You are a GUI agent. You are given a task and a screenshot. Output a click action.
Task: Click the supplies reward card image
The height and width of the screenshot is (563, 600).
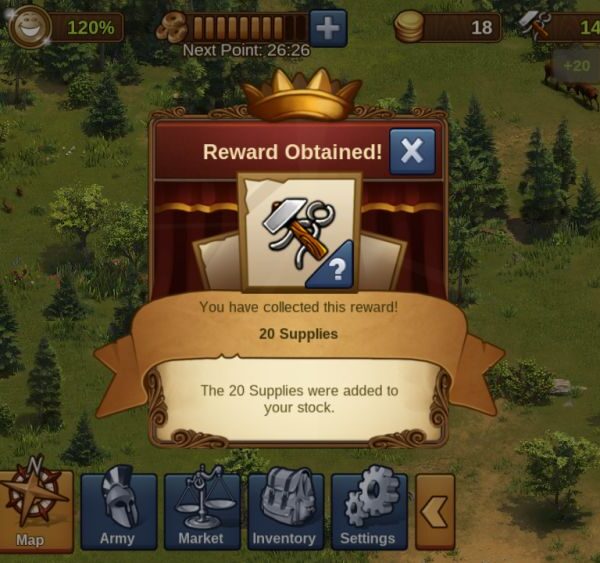pyautogui.click(x=300, y=230)
